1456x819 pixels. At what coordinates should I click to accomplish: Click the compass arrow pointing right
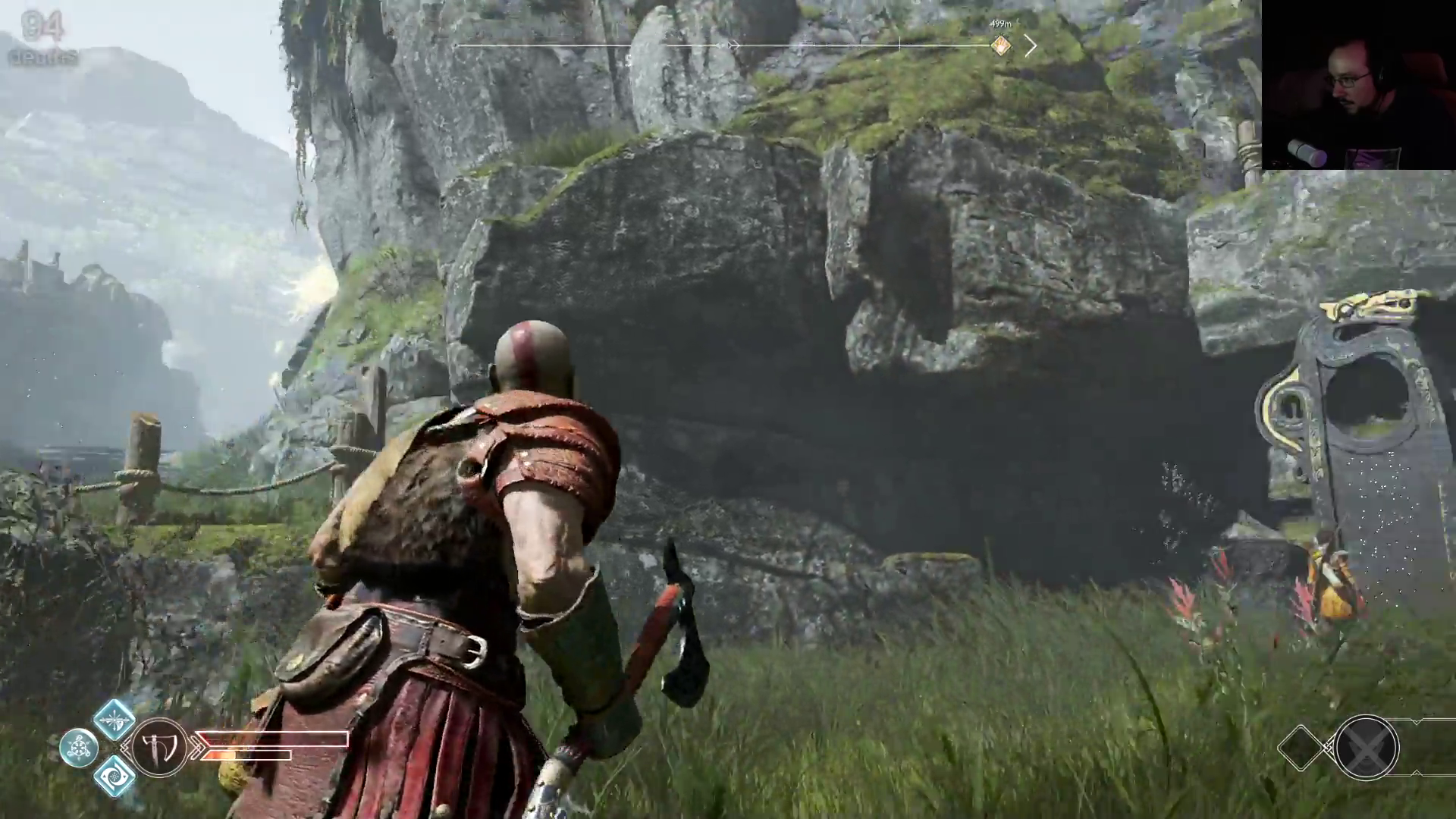coord(1031,46)
